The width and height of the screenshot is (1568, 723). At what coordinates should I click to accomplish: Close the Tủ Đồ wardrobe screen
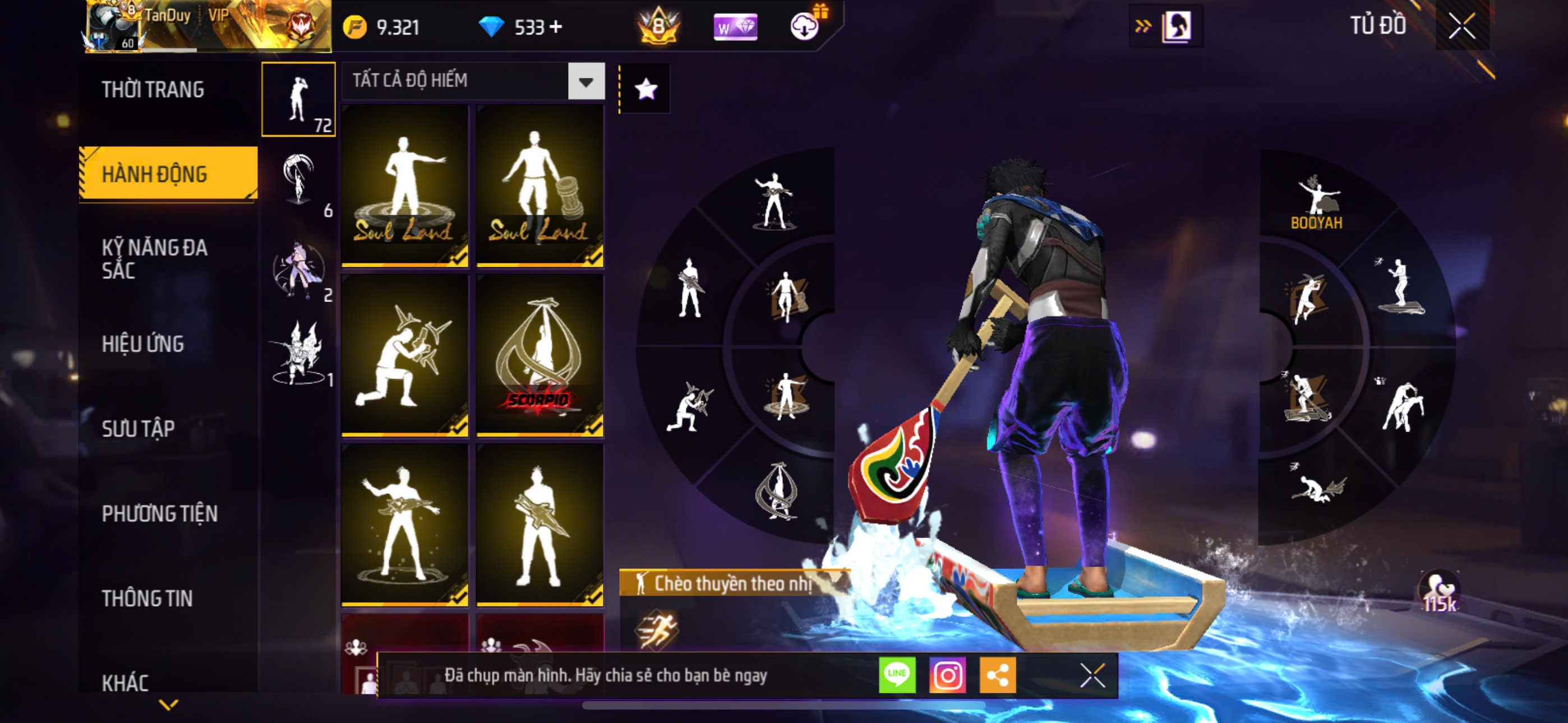pos(1461,26)
